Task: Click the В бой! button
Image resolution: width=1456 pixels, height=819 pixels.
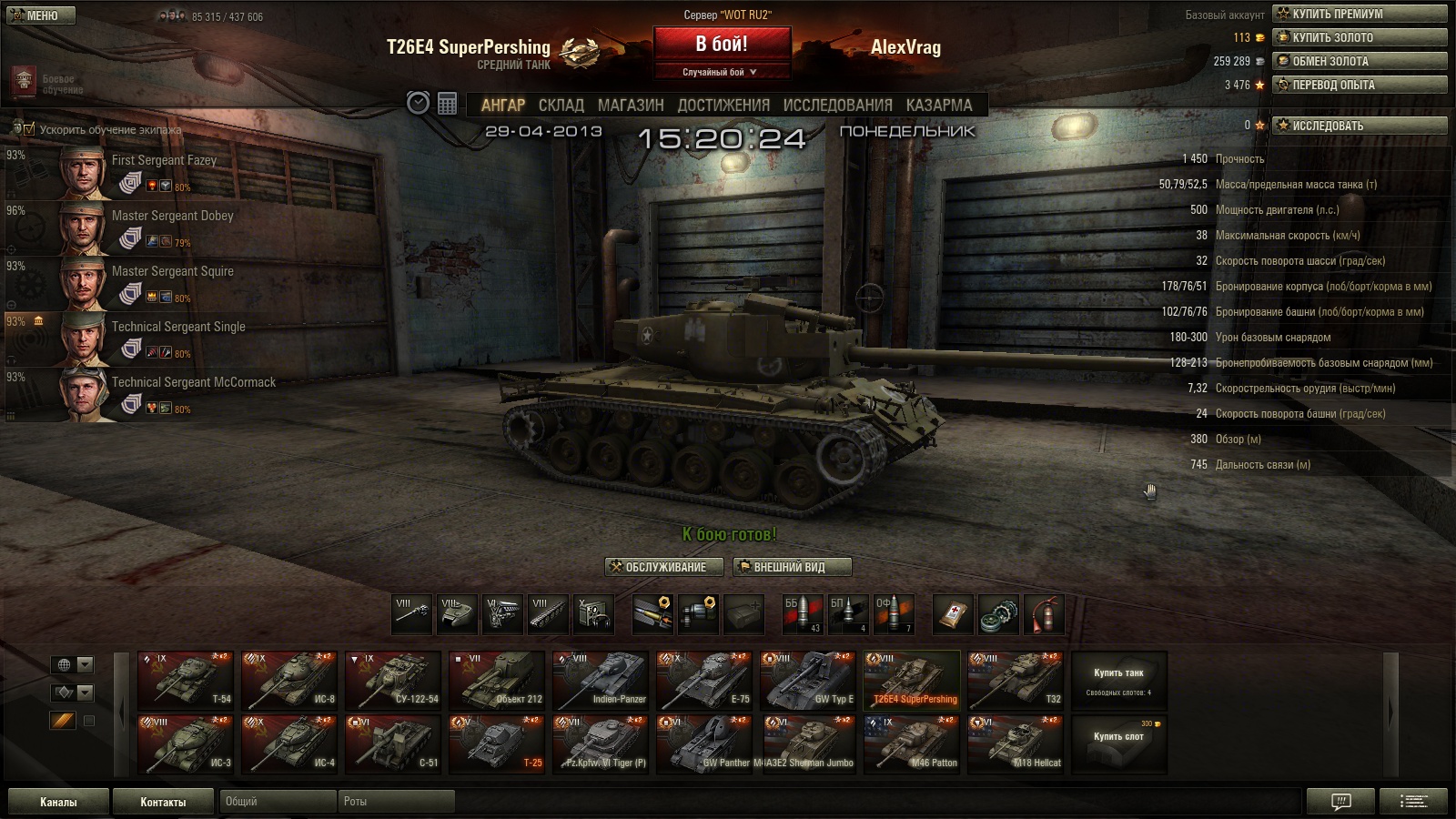Action: coord(723,44)
